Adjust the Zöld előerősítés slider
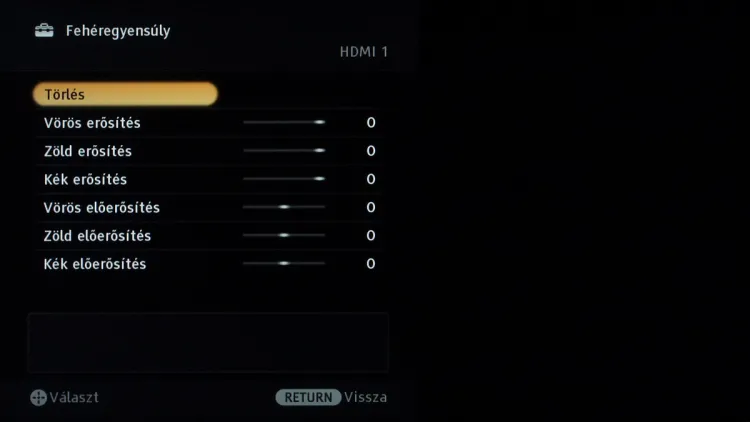The height and width of the screenshot is (422, 750). click(284, 235)
